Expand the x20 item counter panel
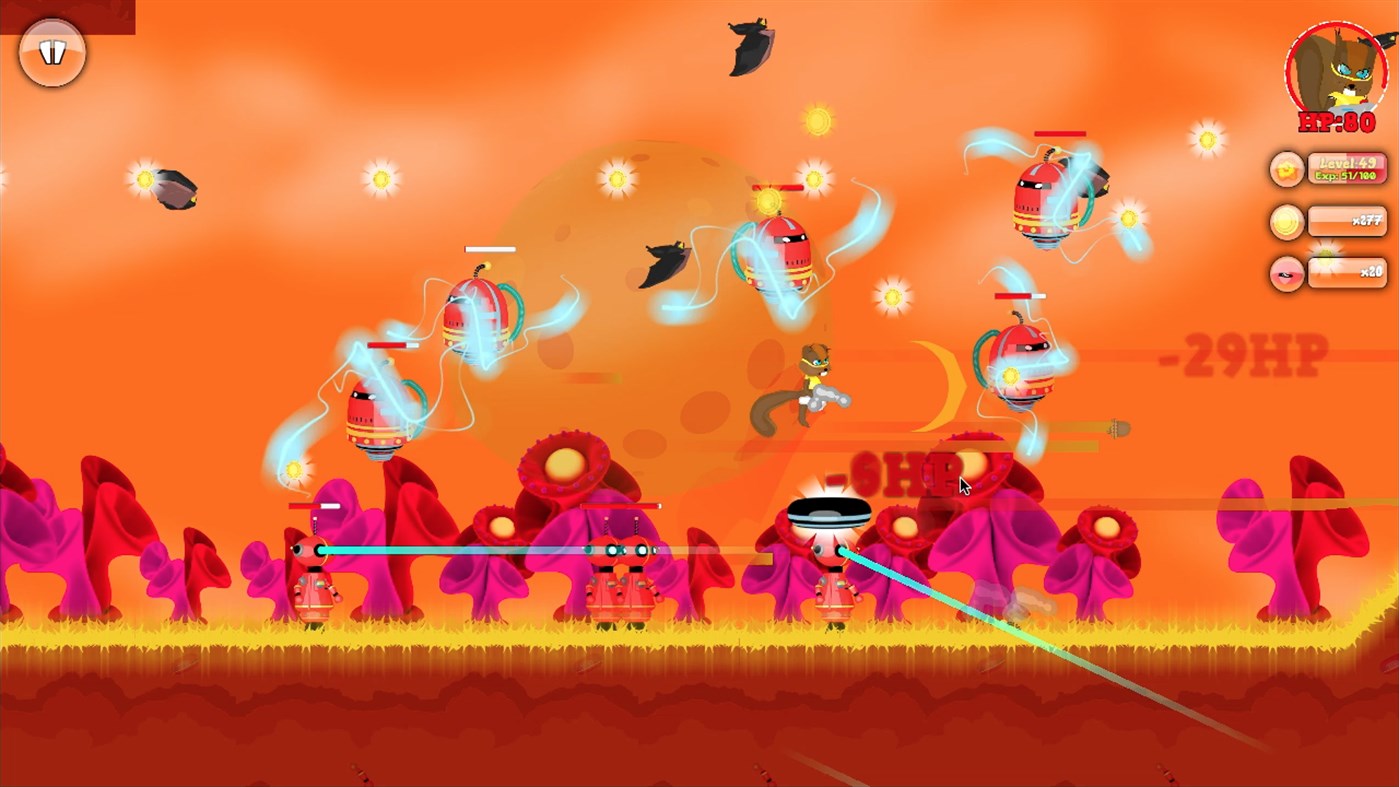The width and height of the screenshot is (1399, 787). 1347,273
